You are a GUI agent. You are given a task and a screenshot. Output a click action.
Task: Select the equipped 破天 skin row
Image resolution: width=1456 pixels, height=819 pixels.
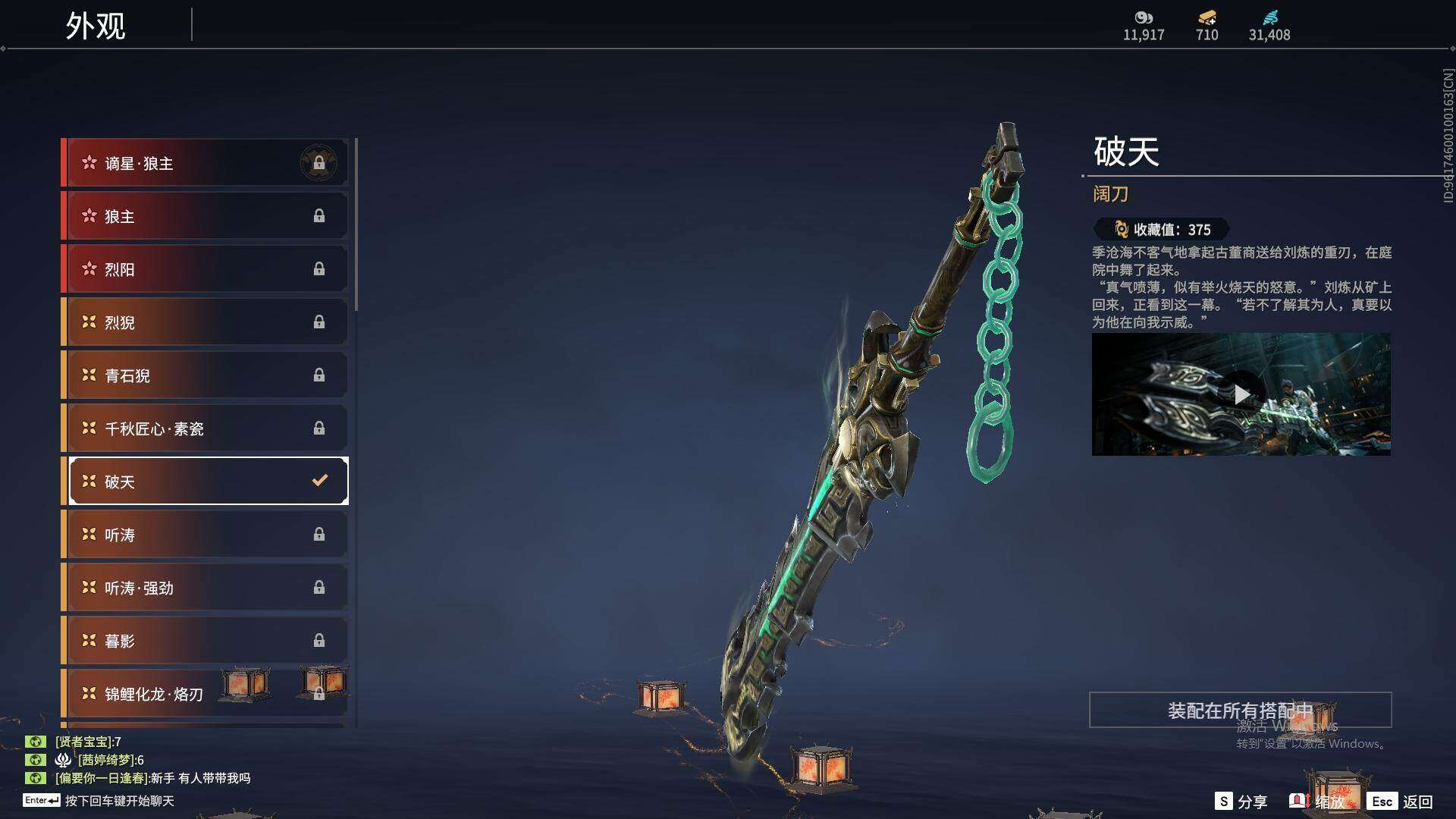click(x=206, y=482)
